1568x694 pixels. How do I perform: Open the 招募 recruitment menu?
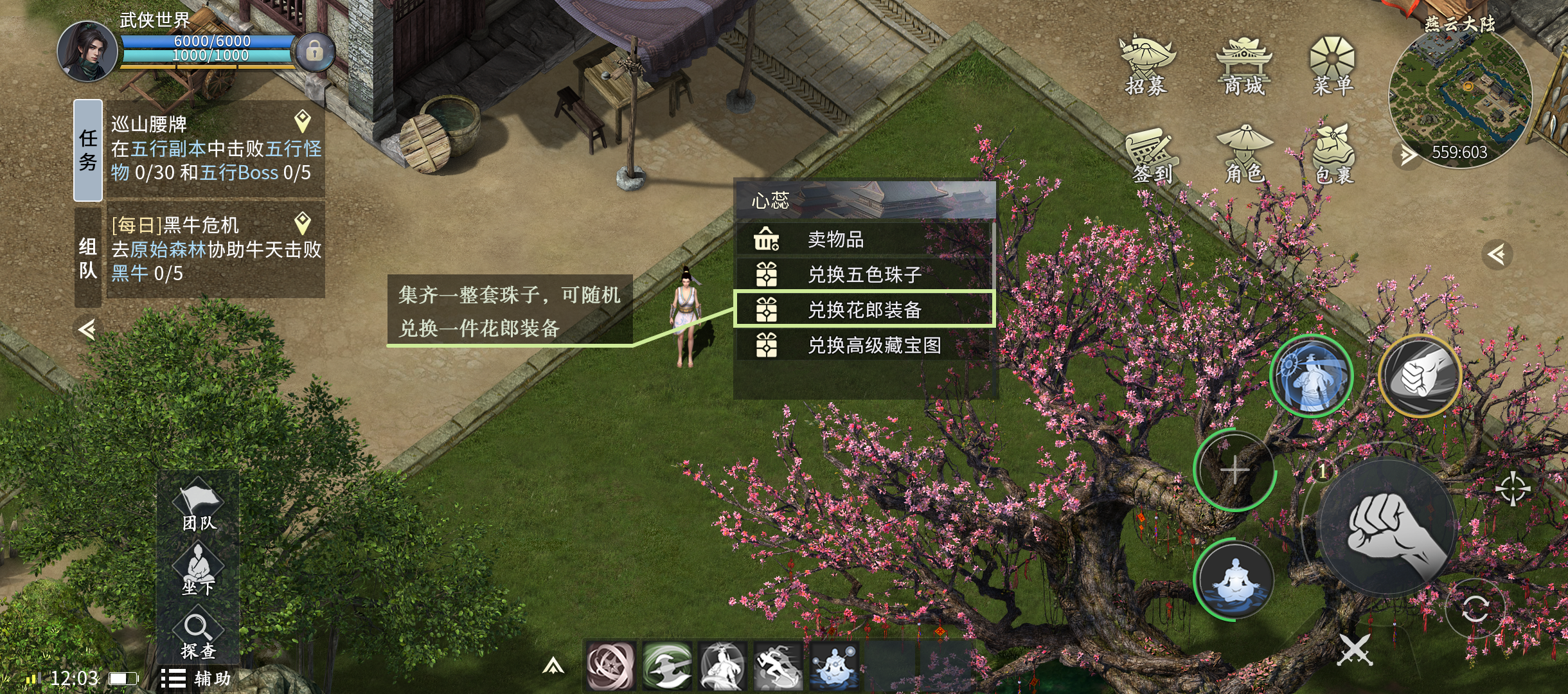tap(1146, 66)
